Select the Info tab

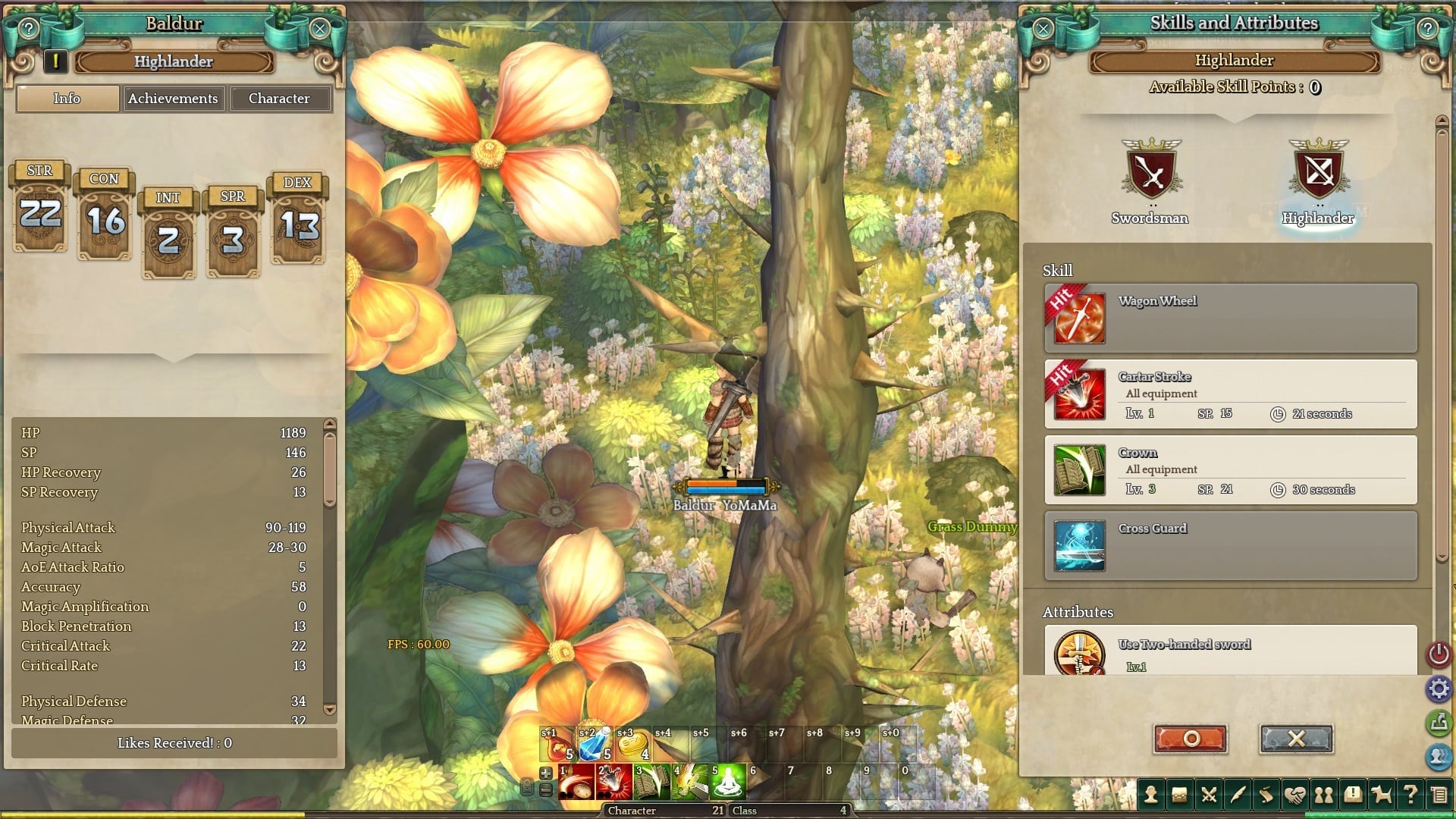click(x=67, y=99)
